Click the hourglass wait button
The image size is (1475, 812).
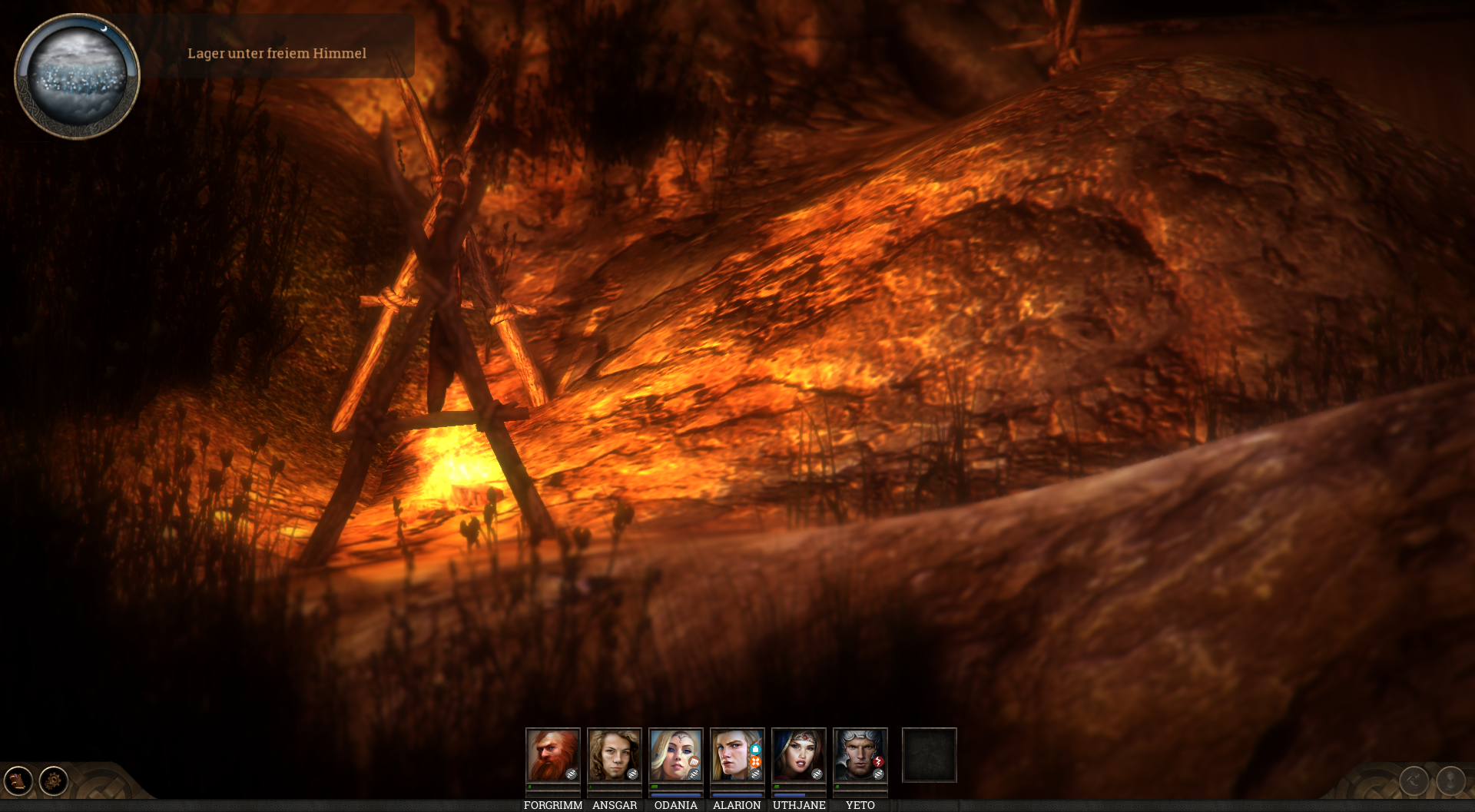click(x=1450, y=781)
